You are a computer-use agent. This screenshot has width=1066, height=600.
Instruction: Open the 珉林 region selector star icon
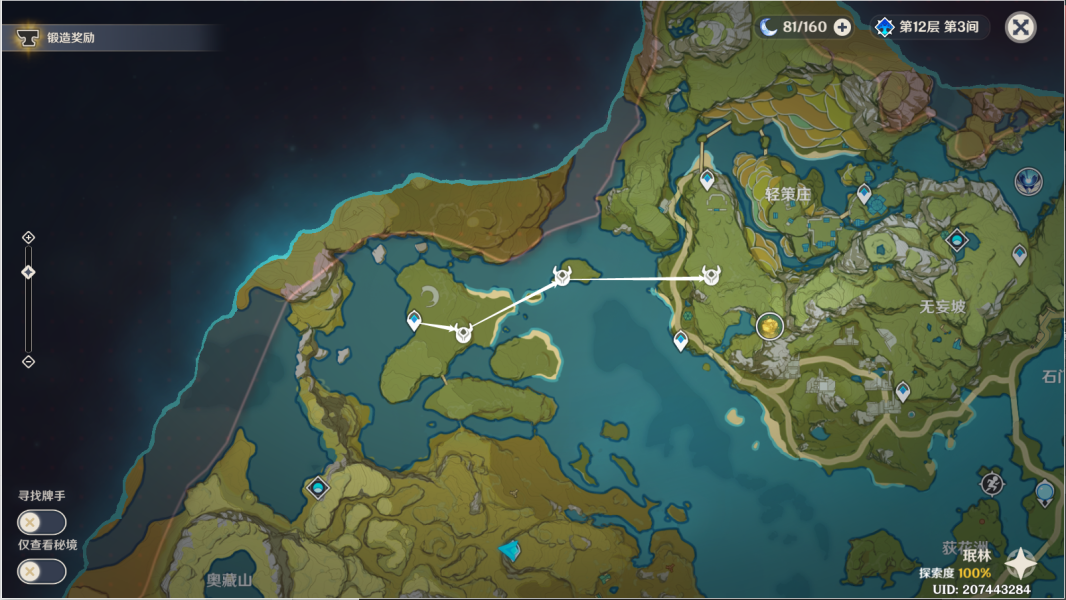pyautogui.click(x=1021, y=564)
